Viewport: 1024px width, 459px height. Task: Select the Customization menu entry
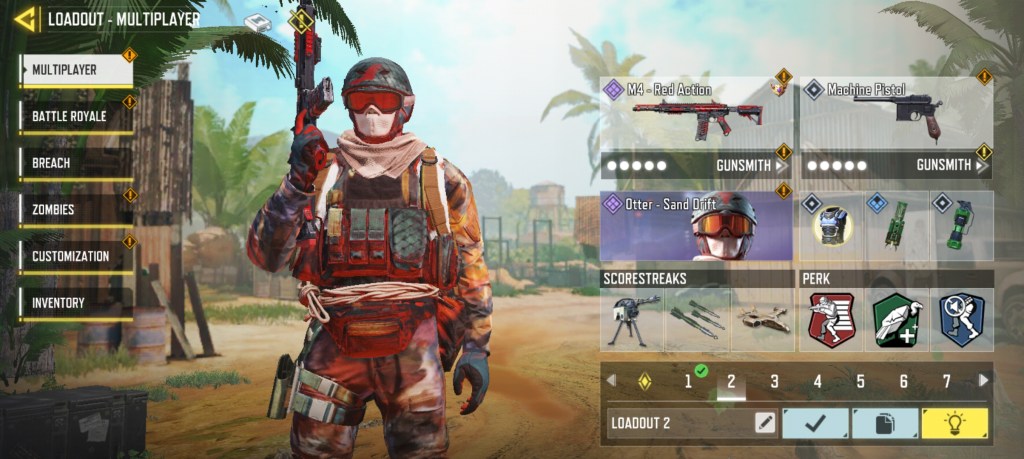click(75, 256)
